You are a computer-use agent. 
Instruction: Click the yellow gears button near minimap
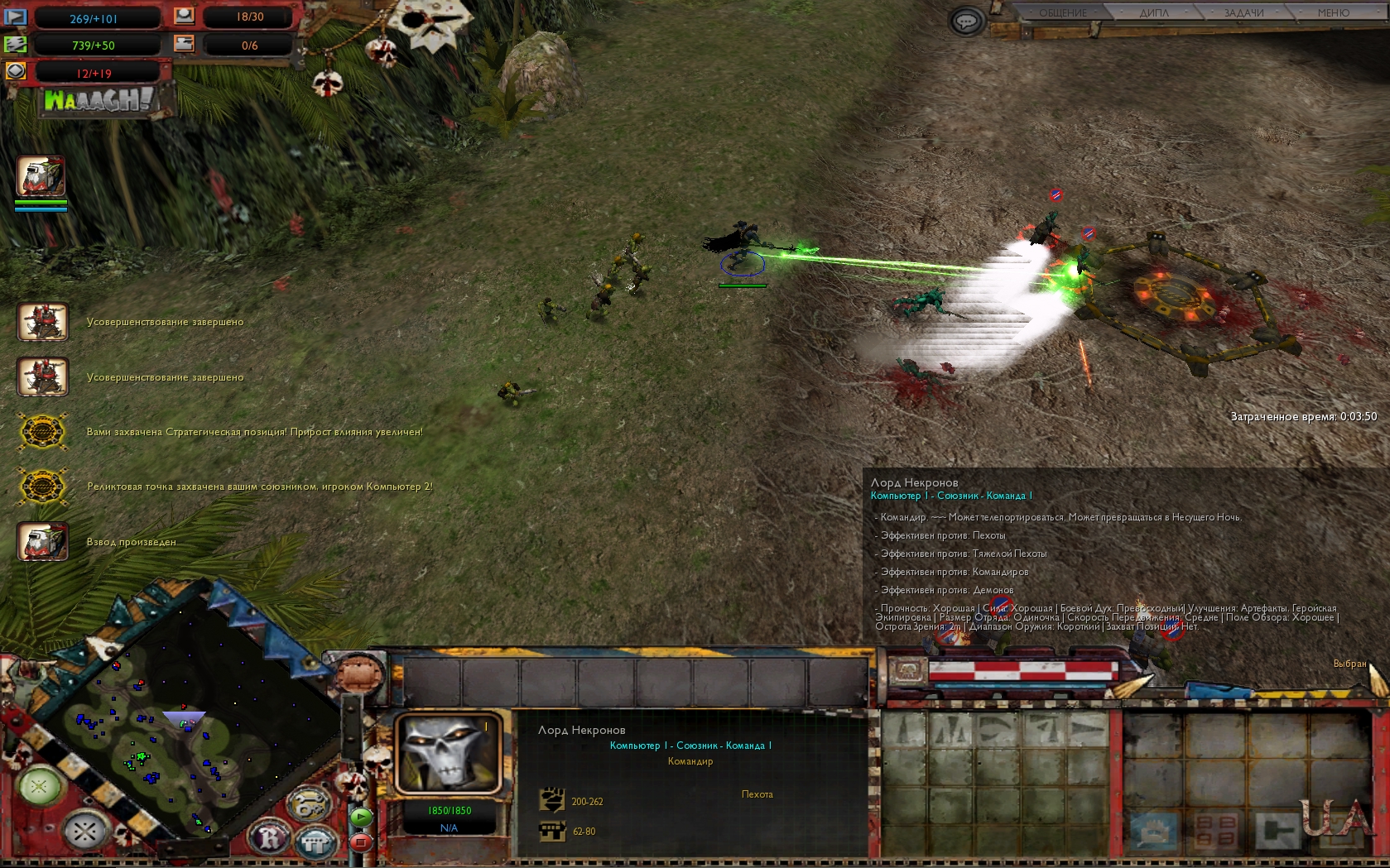tap(308, 804)
